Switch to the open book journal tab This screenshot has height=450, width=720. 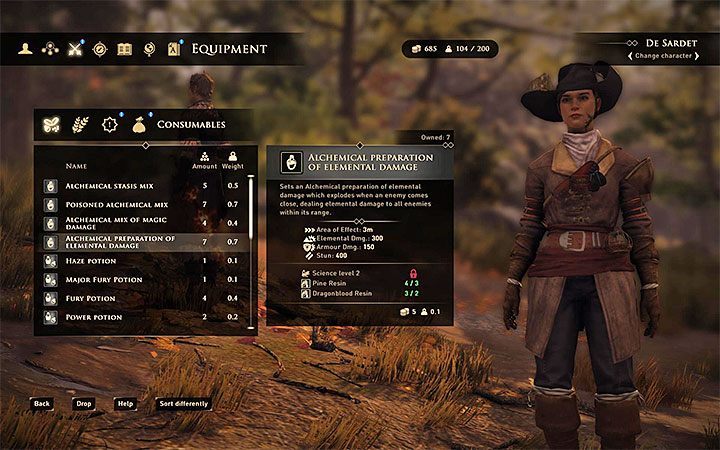[x=124, y=48]
